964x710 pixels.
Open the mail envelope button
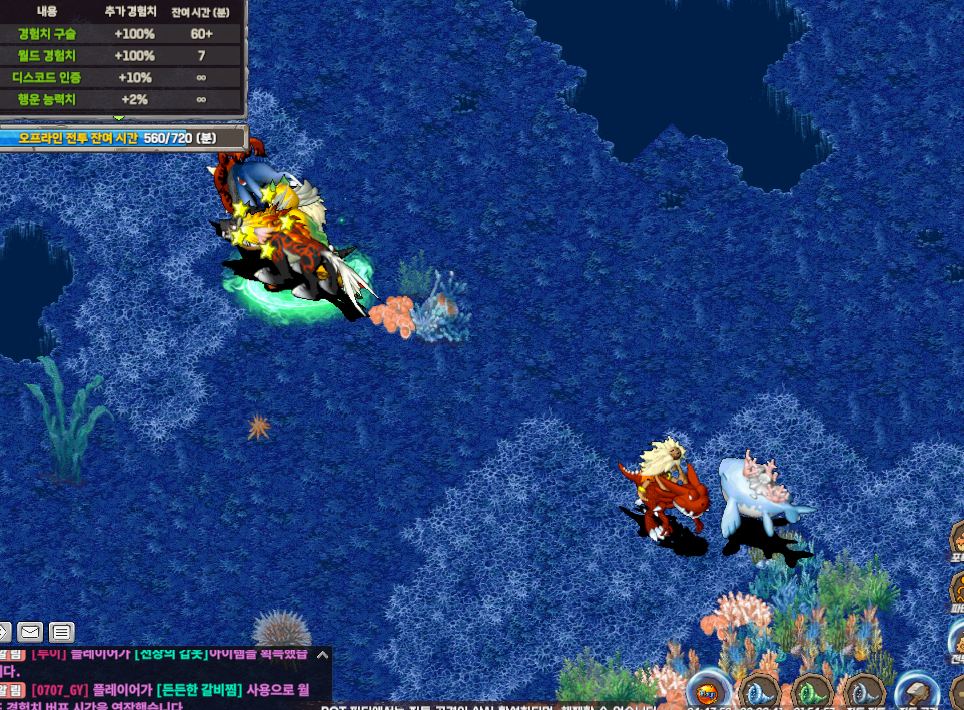coord(30,632)
